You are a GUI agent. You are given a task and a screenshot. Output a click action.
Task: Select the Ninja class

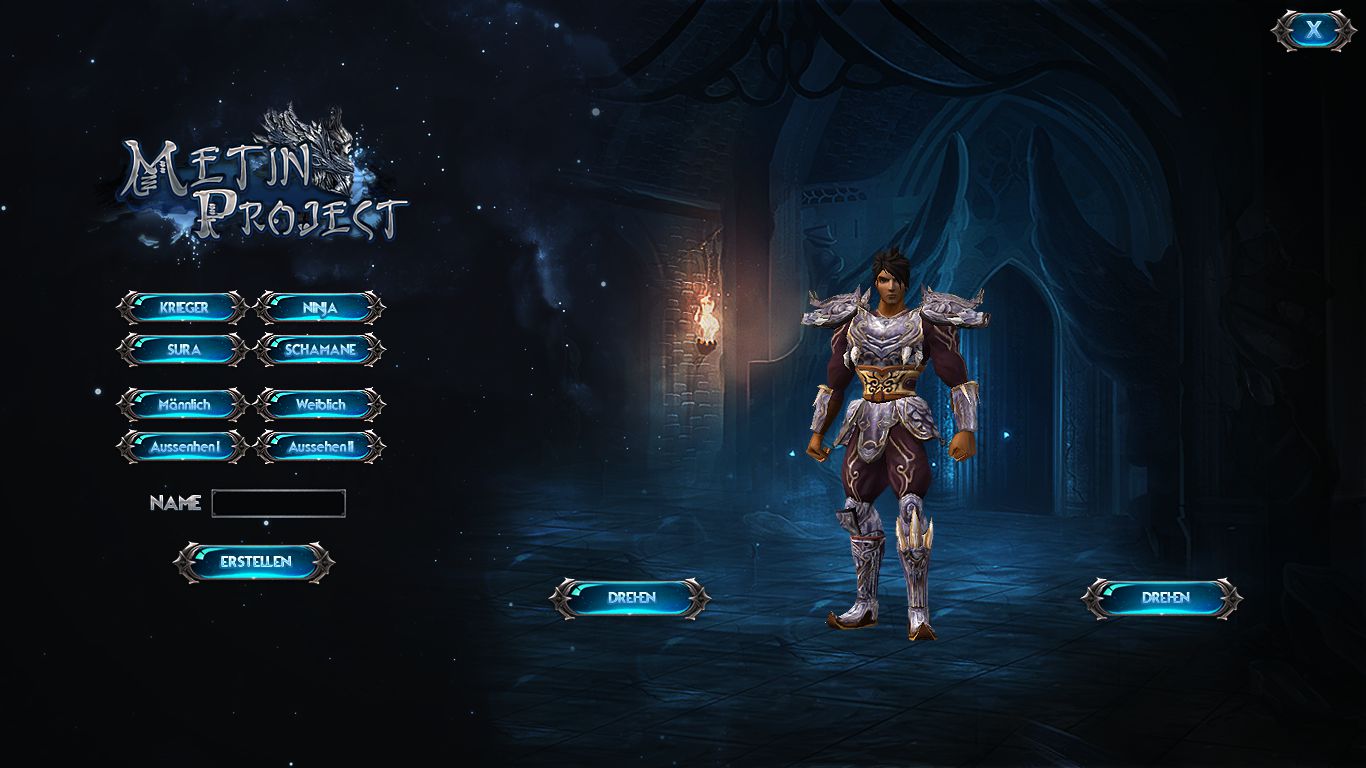318,308
